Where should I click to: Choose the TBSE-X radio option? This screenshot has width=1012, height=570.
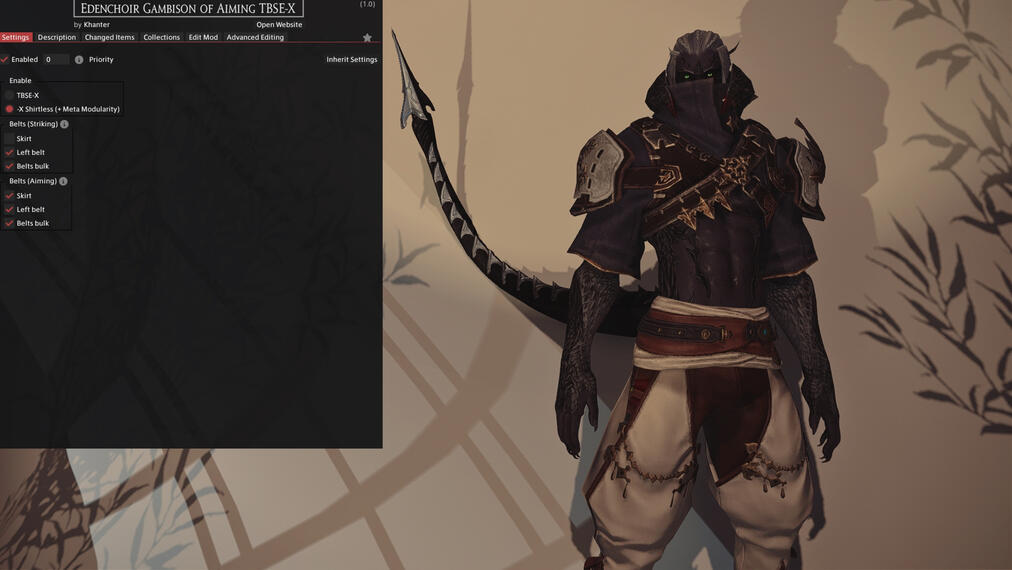[x=10, y=95]
